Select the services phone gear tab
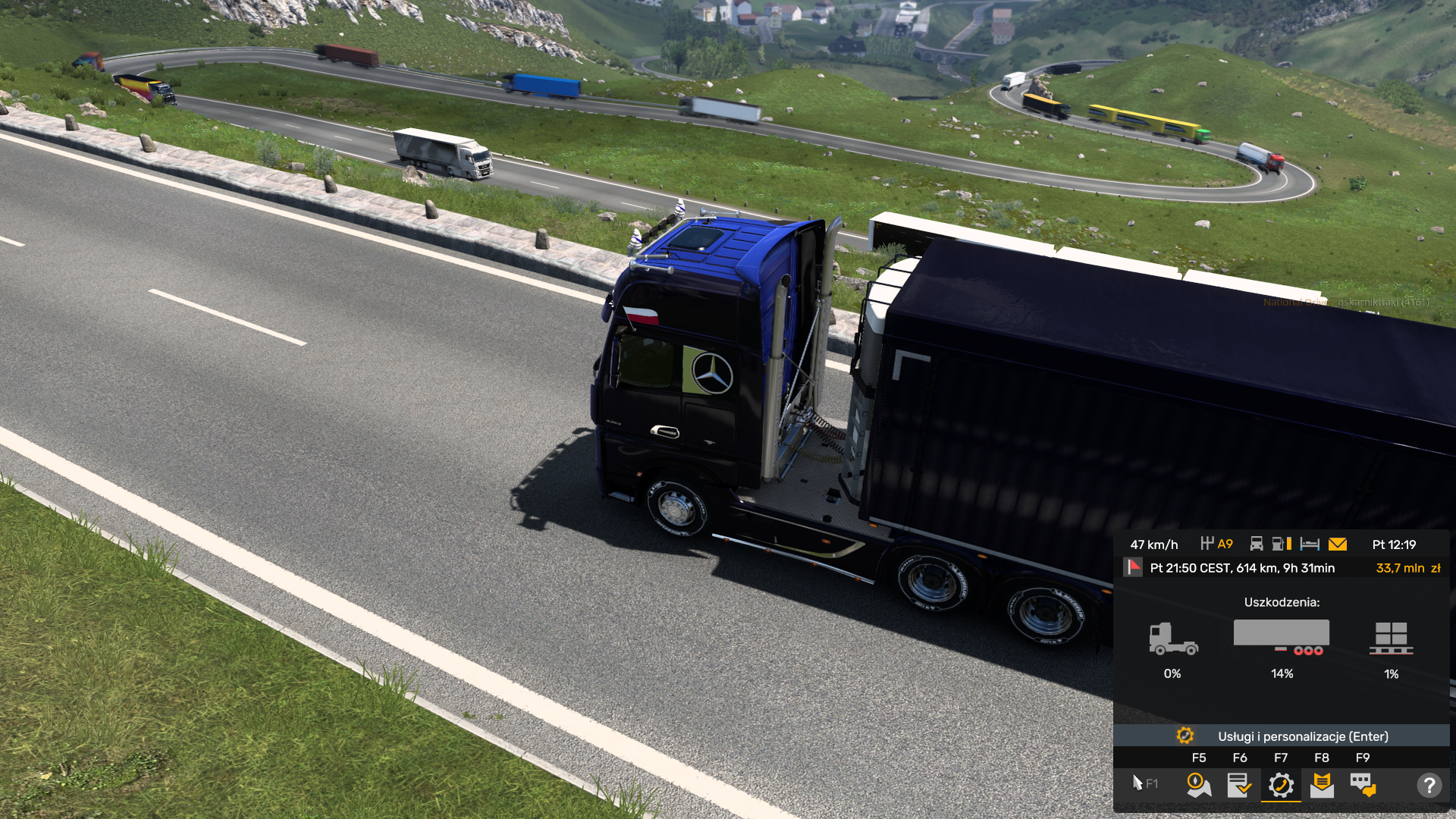 (1281, 785)
